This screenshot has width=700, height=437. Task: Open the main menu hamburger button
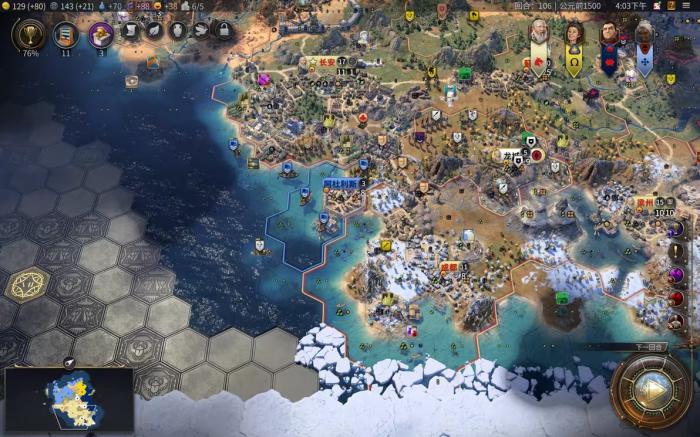689,6
